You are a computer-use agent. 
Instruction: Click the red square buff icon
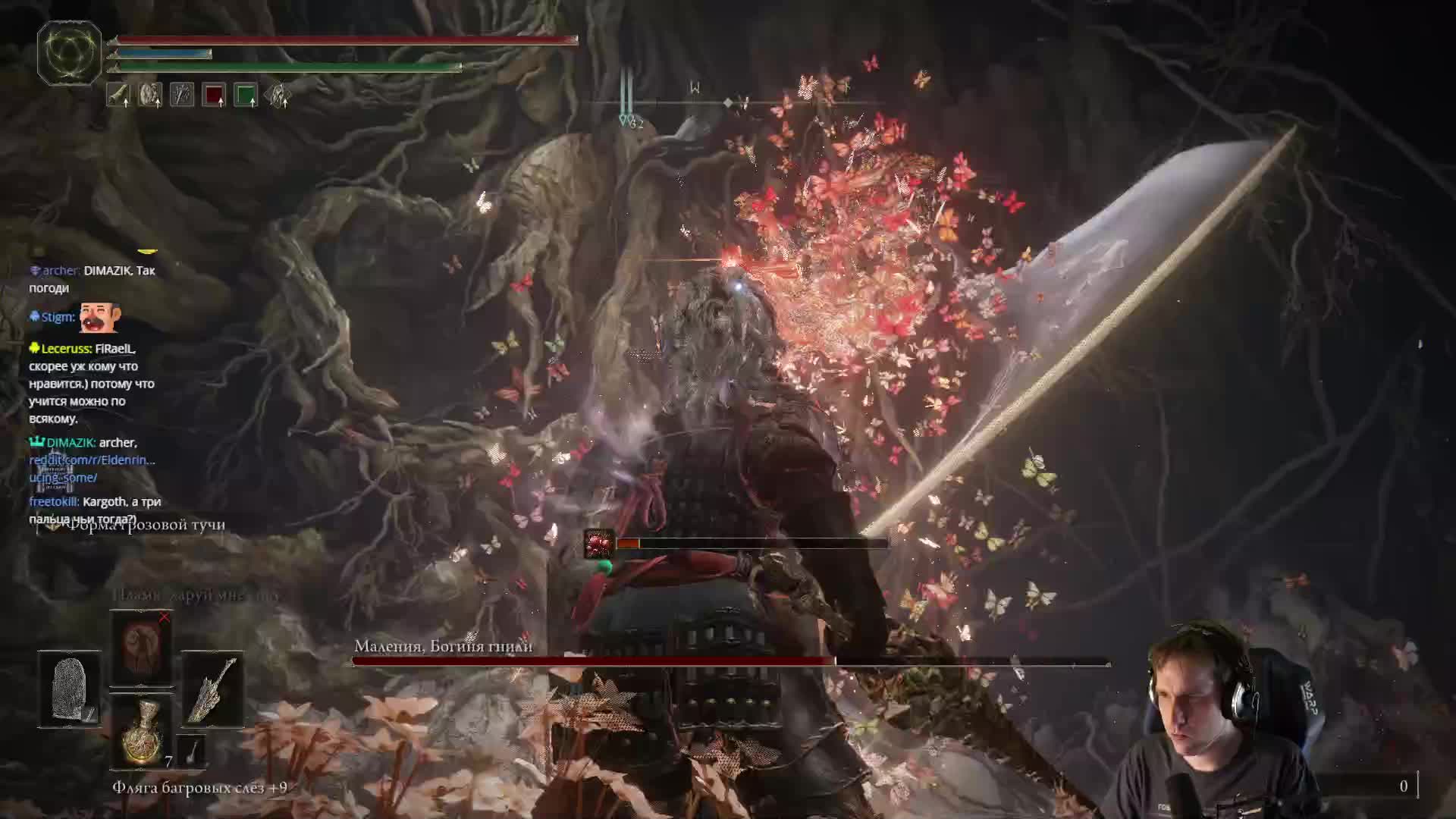click(214, 95)
